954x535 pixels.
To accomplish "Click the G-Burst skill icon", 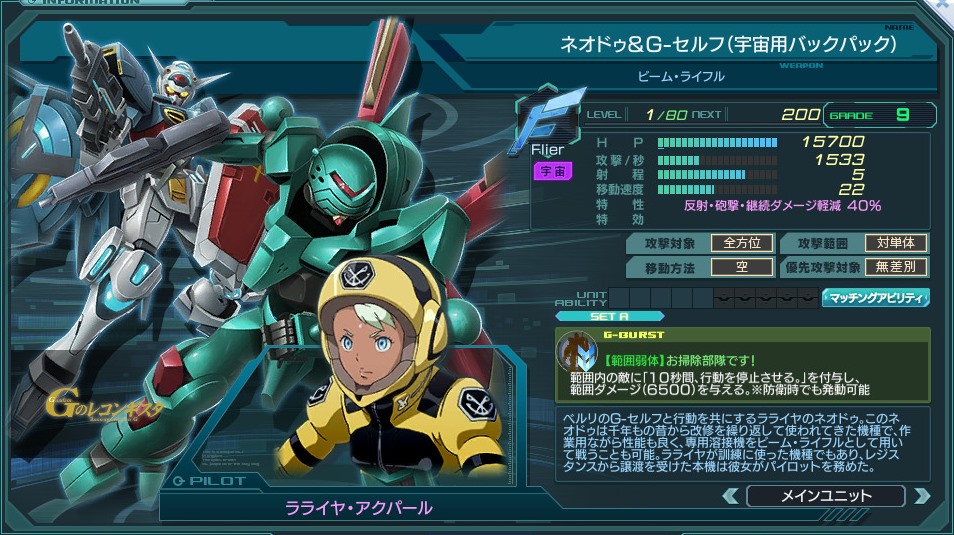I will 577,352.
